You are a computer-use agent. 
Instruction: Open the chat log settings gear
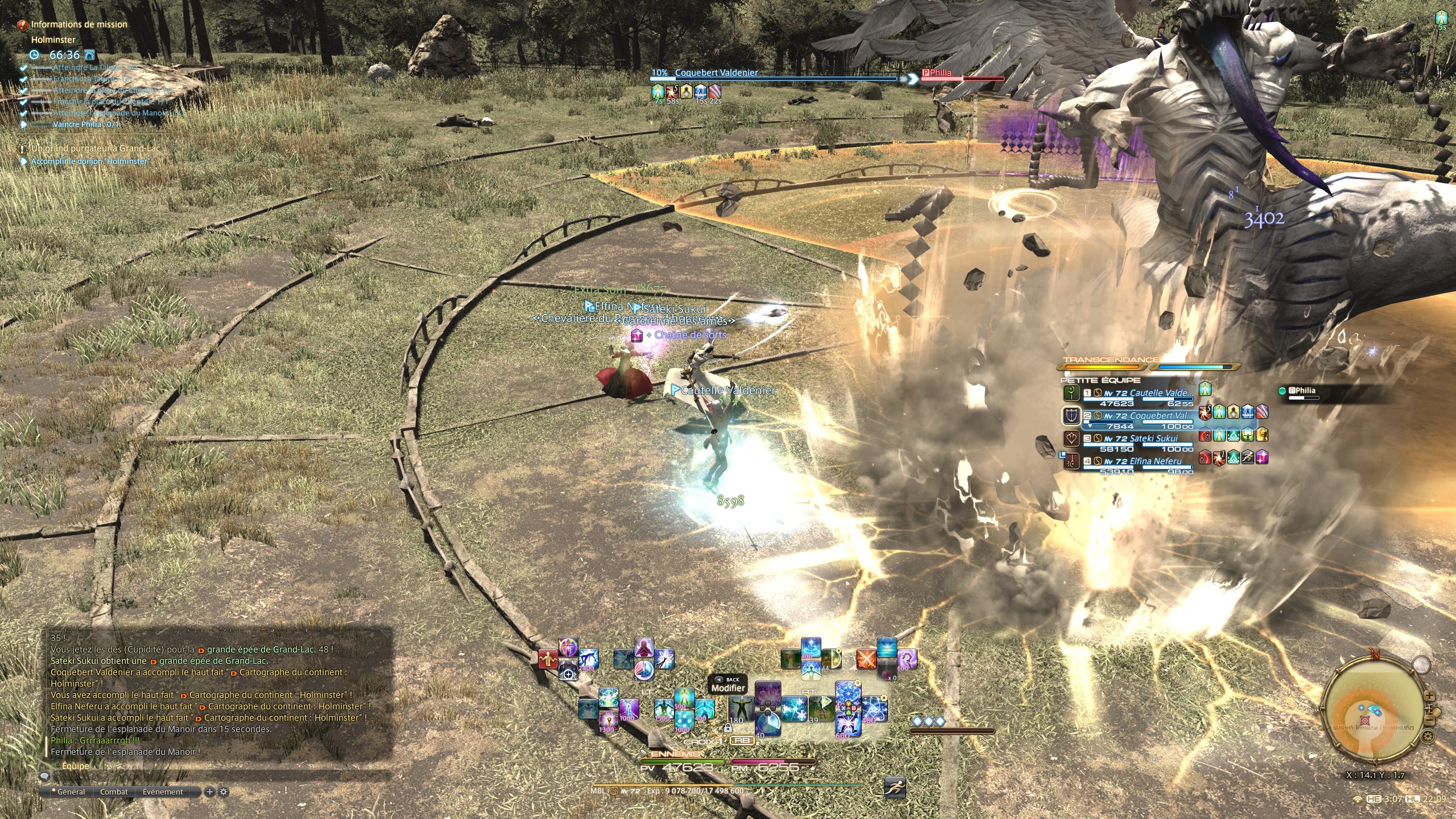(x=224, y=792)
